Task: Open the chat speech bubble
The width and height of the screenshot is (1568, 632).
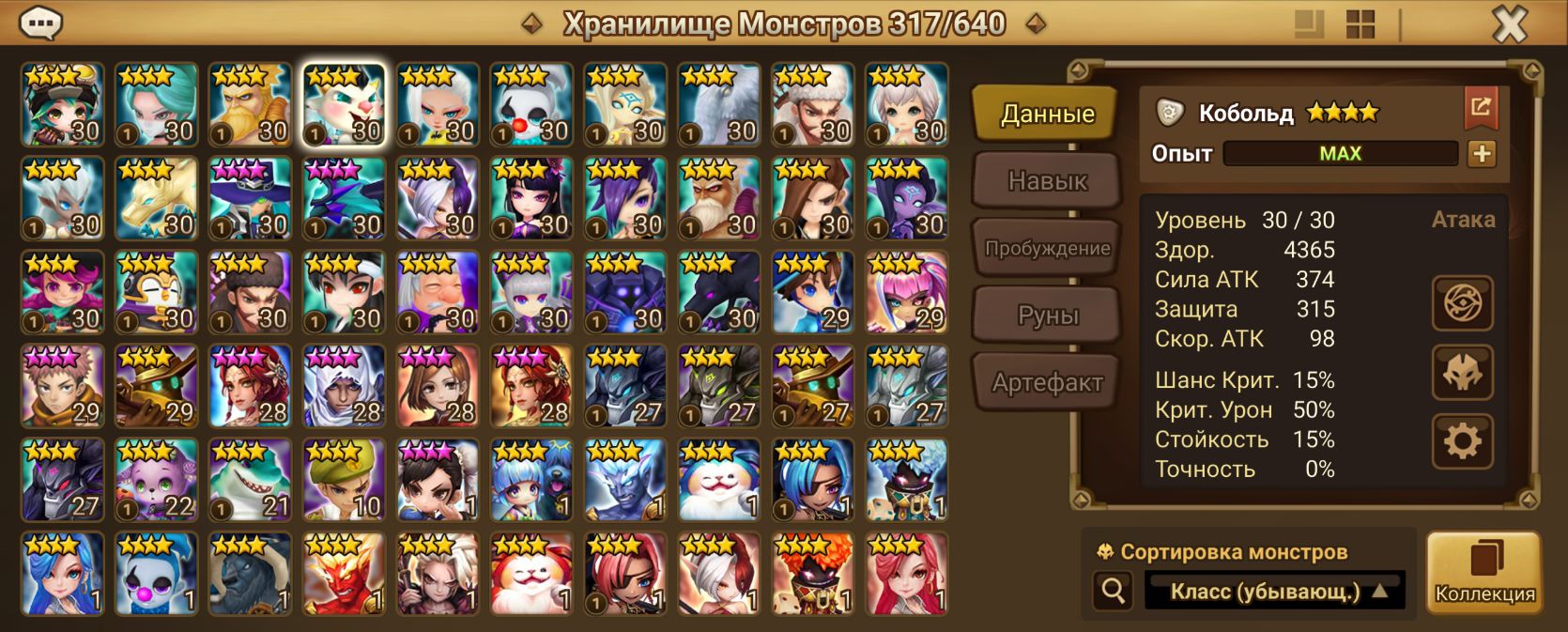Action: click(40, 23)
